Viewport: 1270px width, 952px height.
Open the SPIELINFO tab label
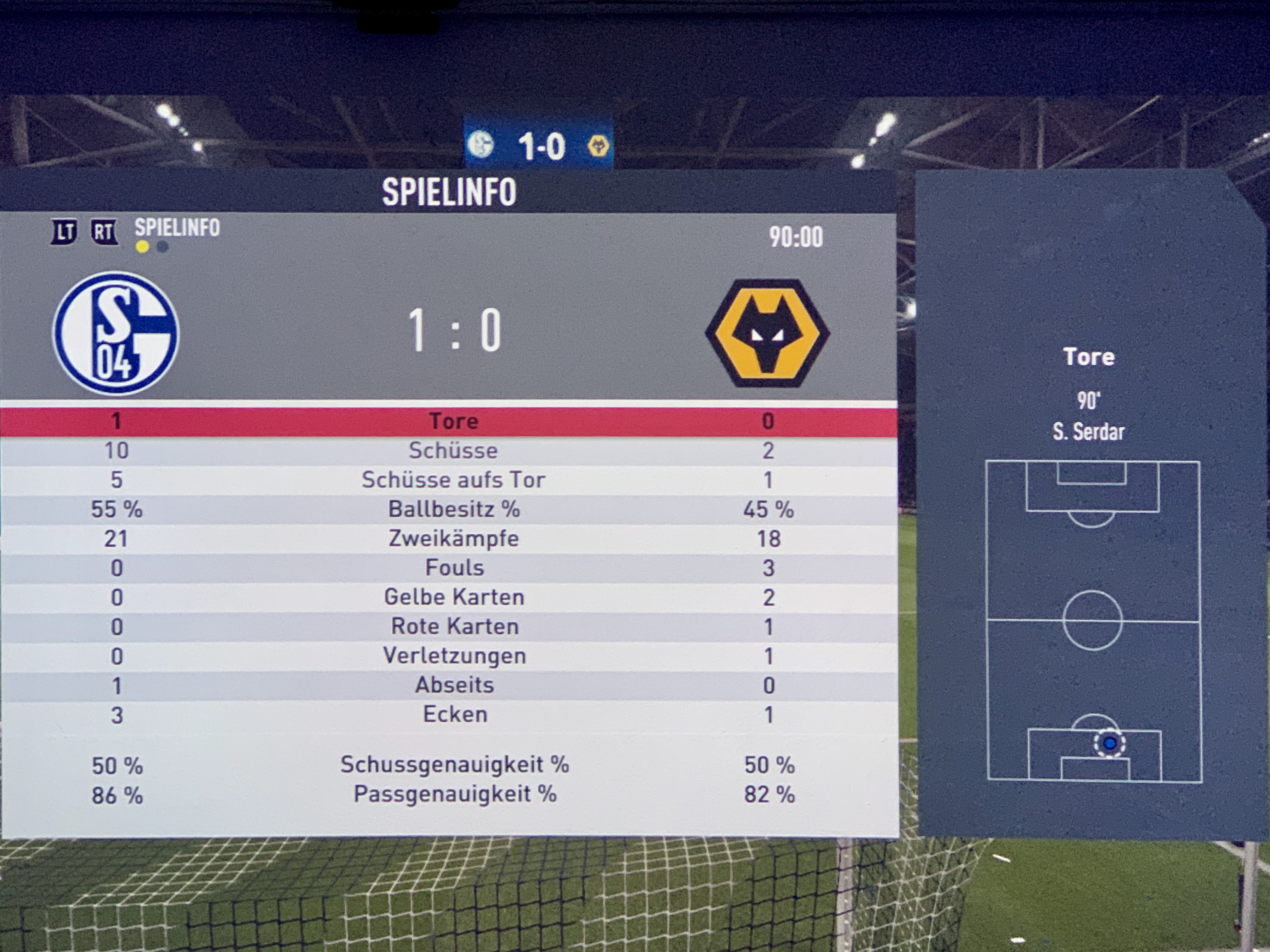pyautogui.click(x=177, y=228)
